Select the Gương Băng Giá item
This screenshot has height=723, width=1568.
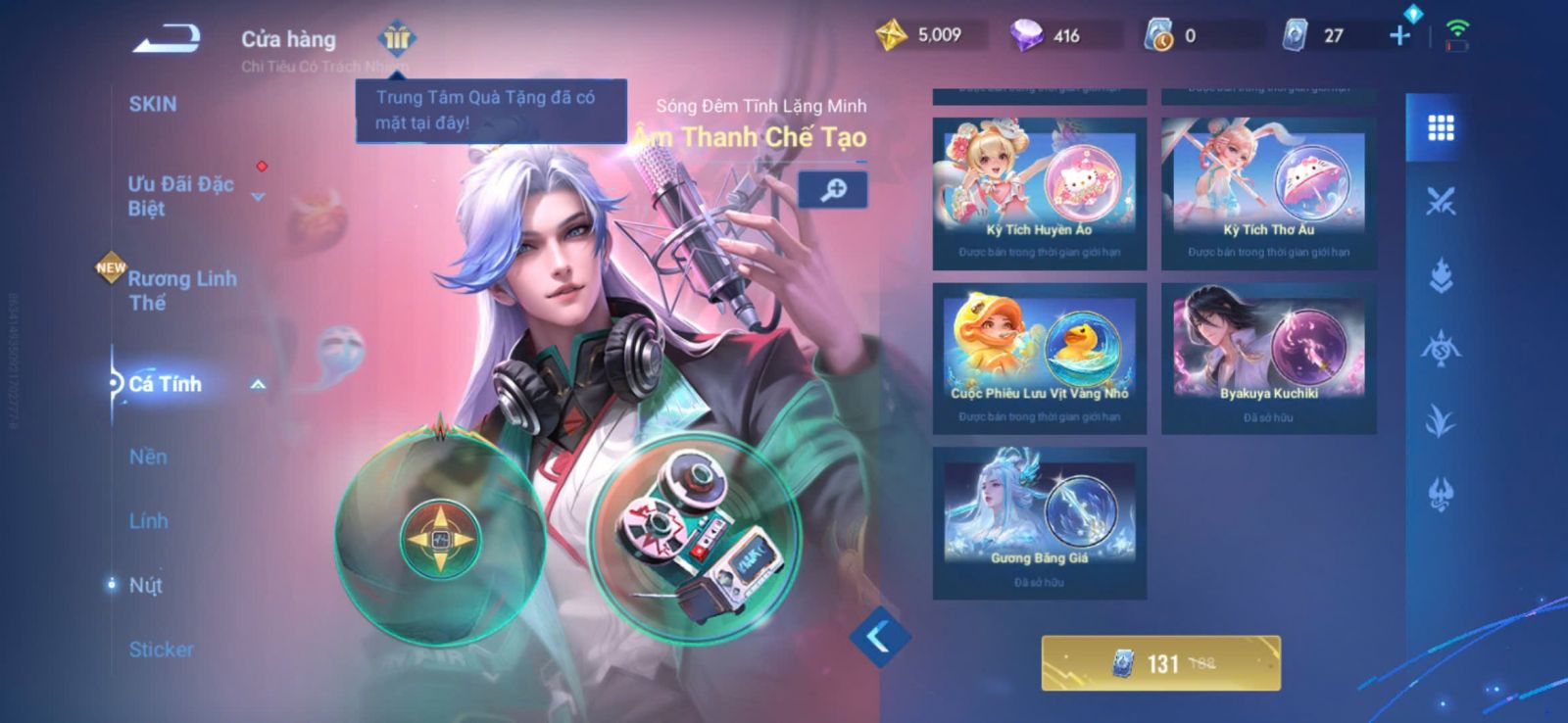tap(1039, 522)
